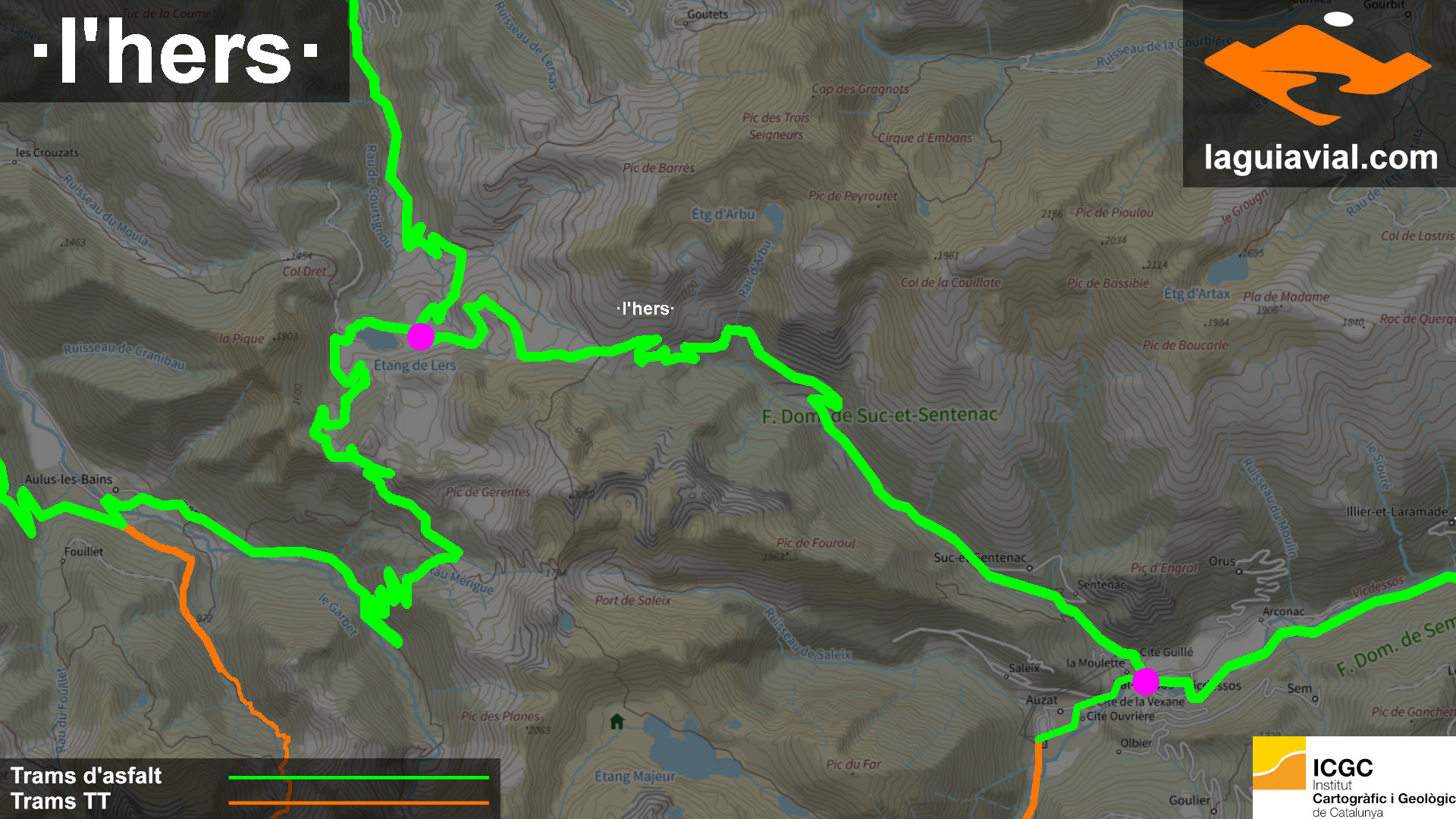Click the Trams TT legend entry
This screenshot has width=1456, height=819.
click(61, 802)
